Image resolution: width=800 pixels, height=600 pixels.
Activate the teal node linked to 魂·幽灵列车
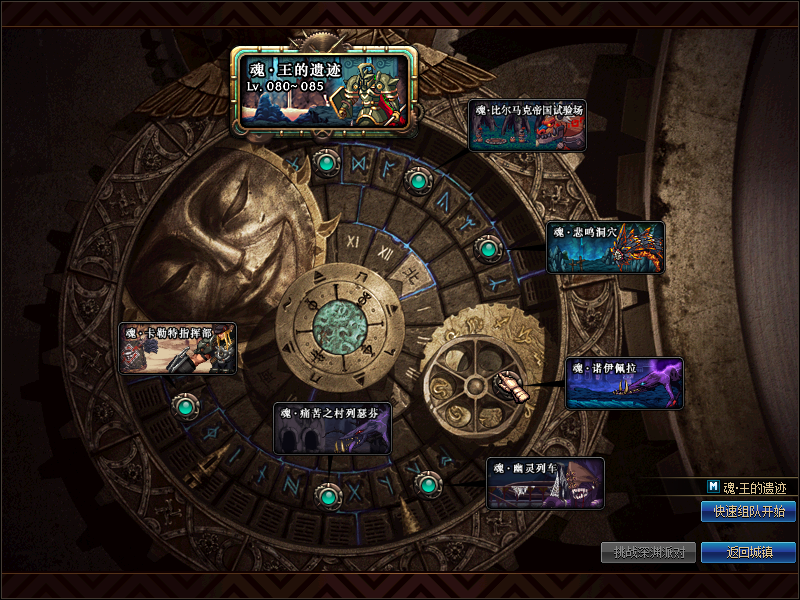(x=428, y=485)
